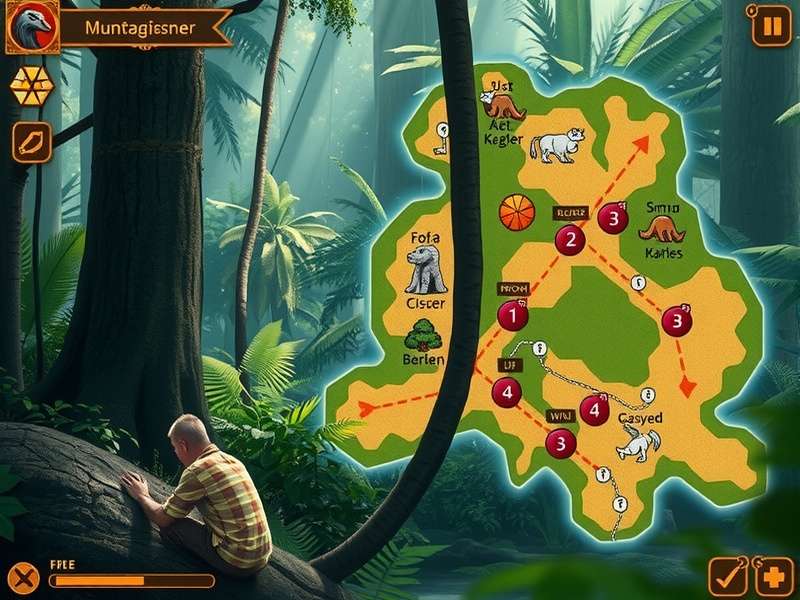
Task: Click the leaf icon button
Action: tap(31, 142)
